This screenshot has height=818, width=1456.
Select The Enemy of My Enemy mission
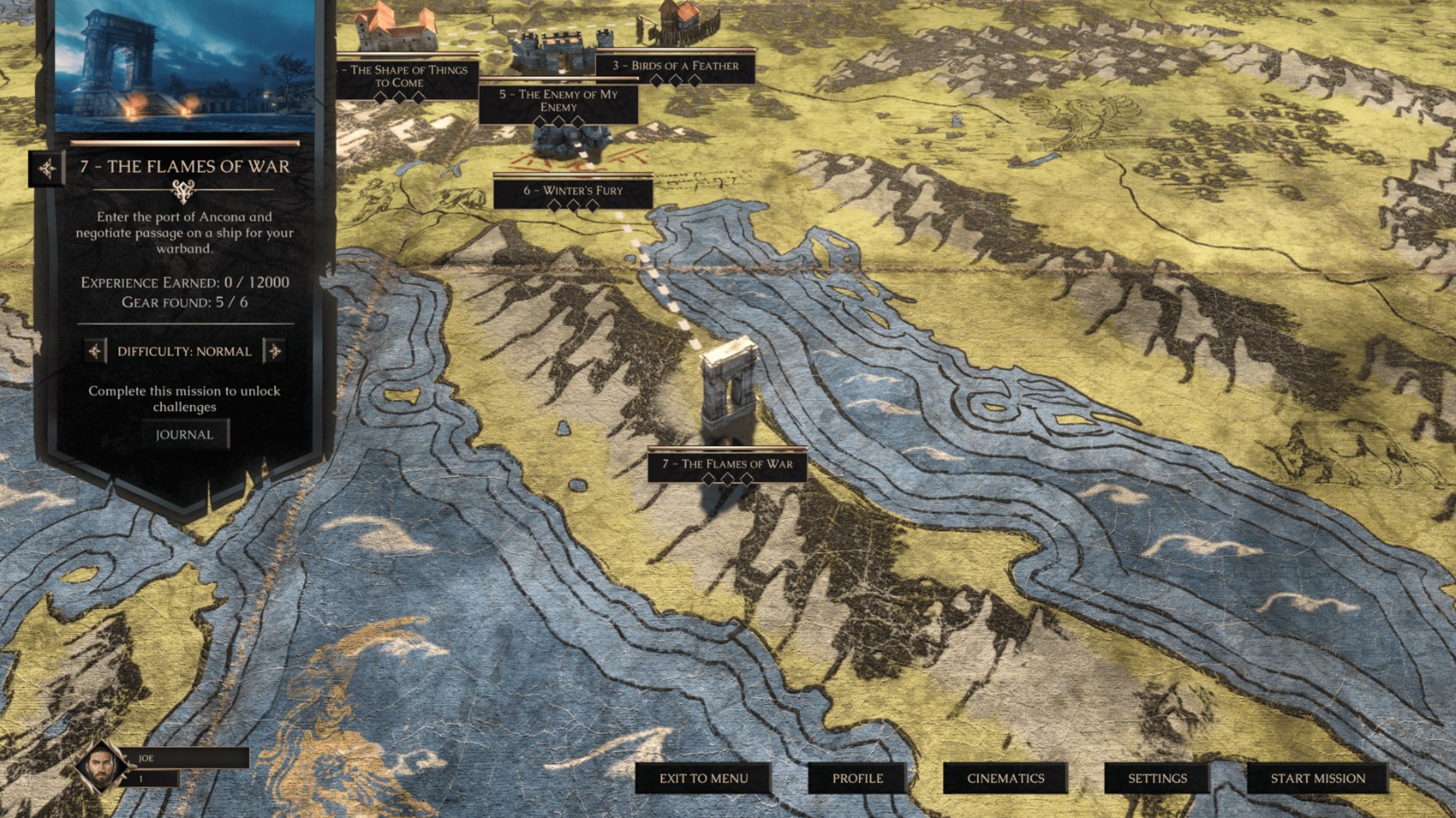pos(558,101)
